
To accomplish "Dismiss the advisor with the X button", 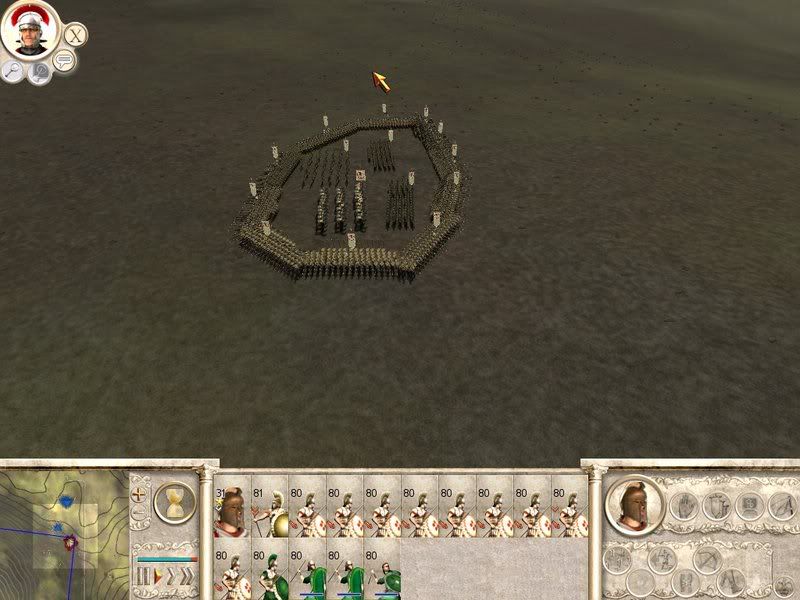I will 75,34.
